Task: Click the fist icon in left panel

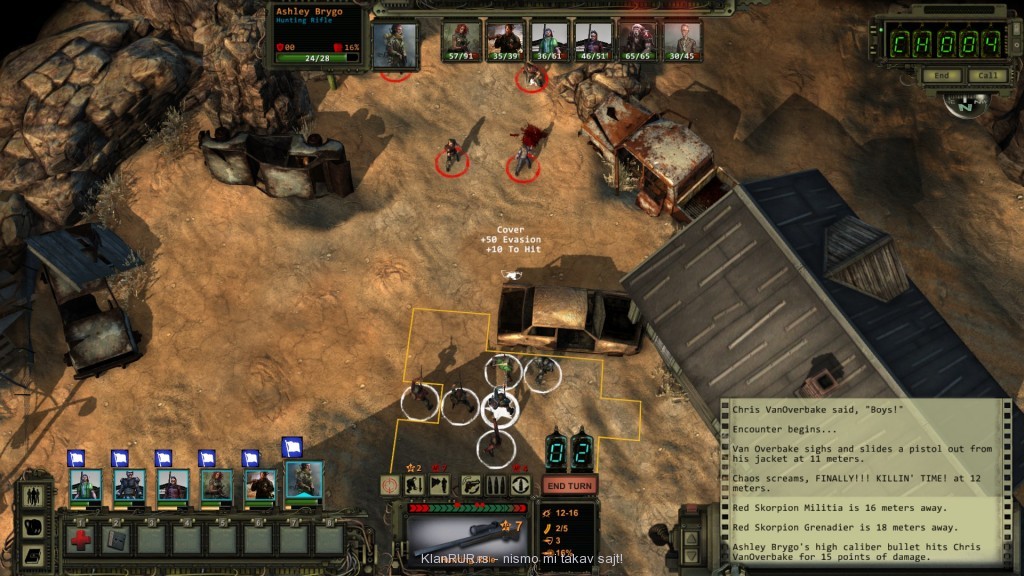Action: click(35, 528)
